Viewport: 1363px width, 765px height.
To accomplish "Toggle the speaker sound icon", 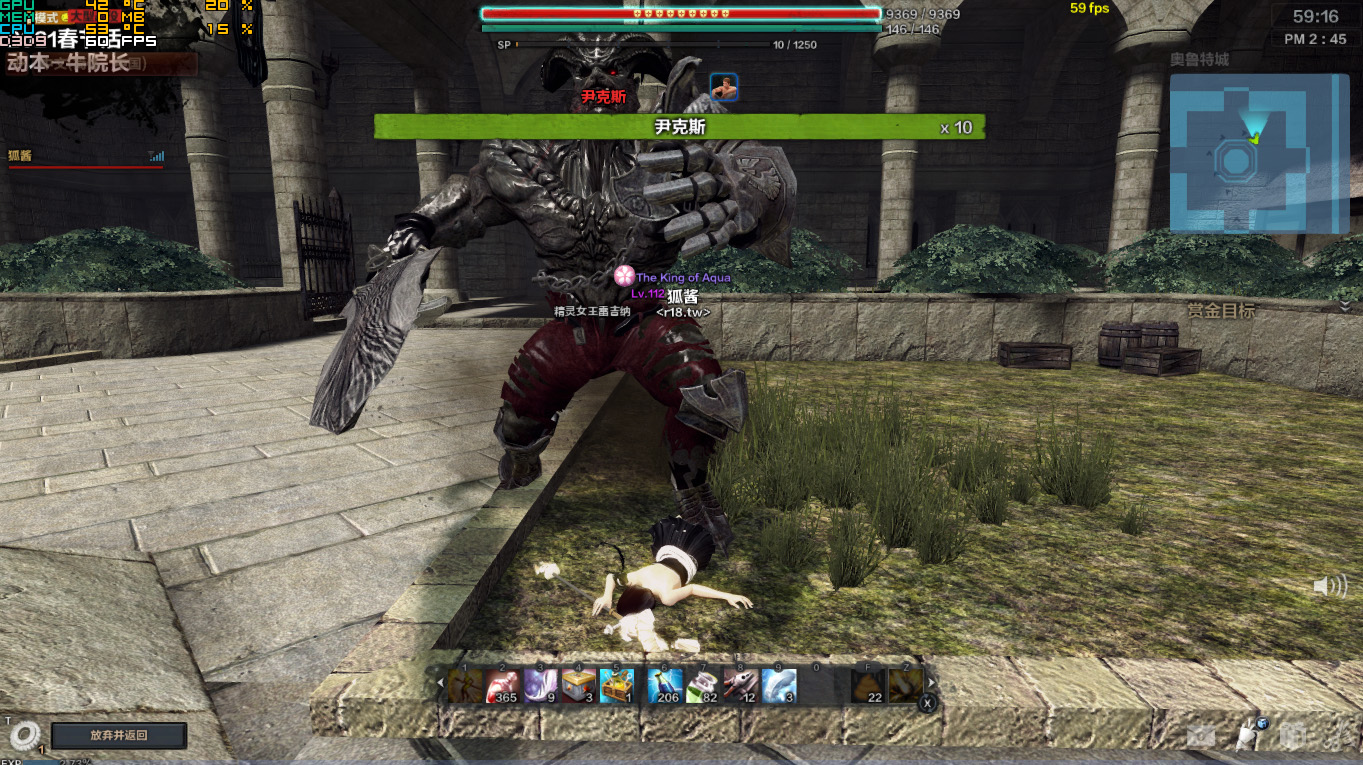I will tap(1329, 586).
